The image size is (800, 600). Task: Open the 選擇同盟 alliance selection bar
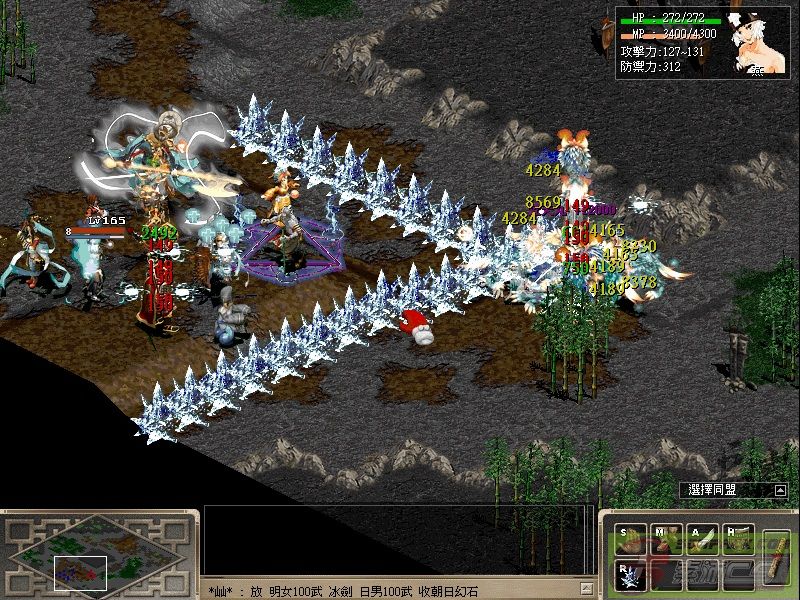[x=727, y=490]
